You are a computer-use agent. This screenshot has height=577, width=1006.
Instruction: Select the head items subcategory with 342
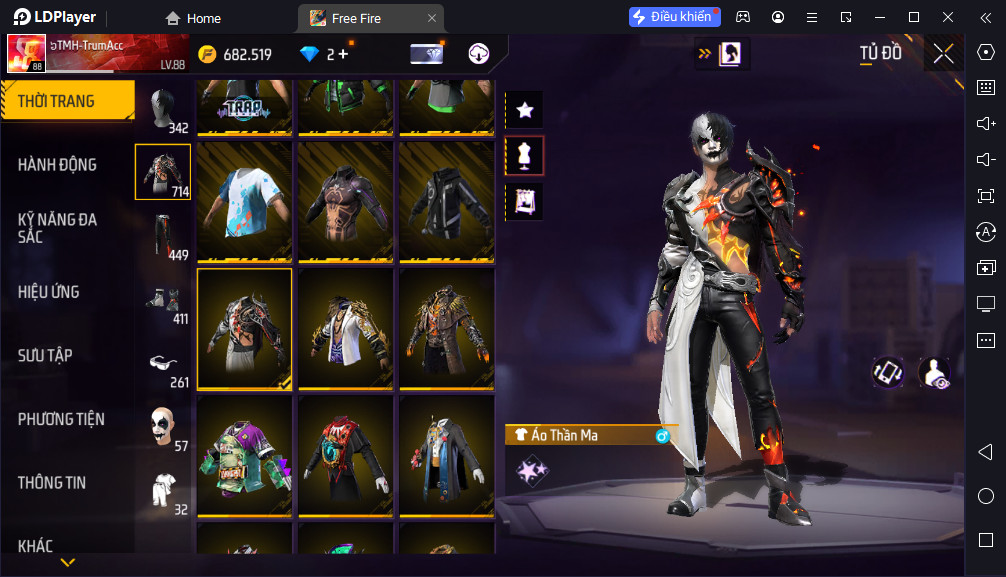163,110
